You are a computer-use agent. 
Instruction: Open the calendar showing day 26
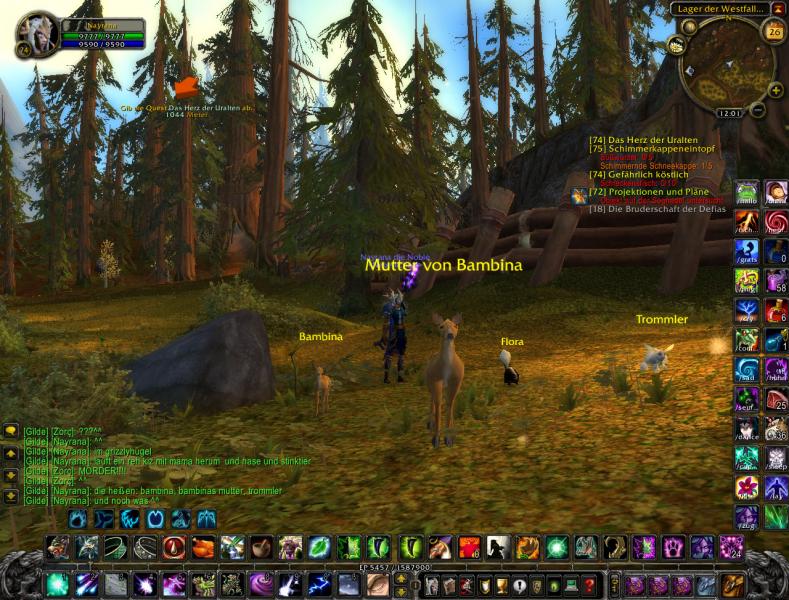click(x=773, y=31)
